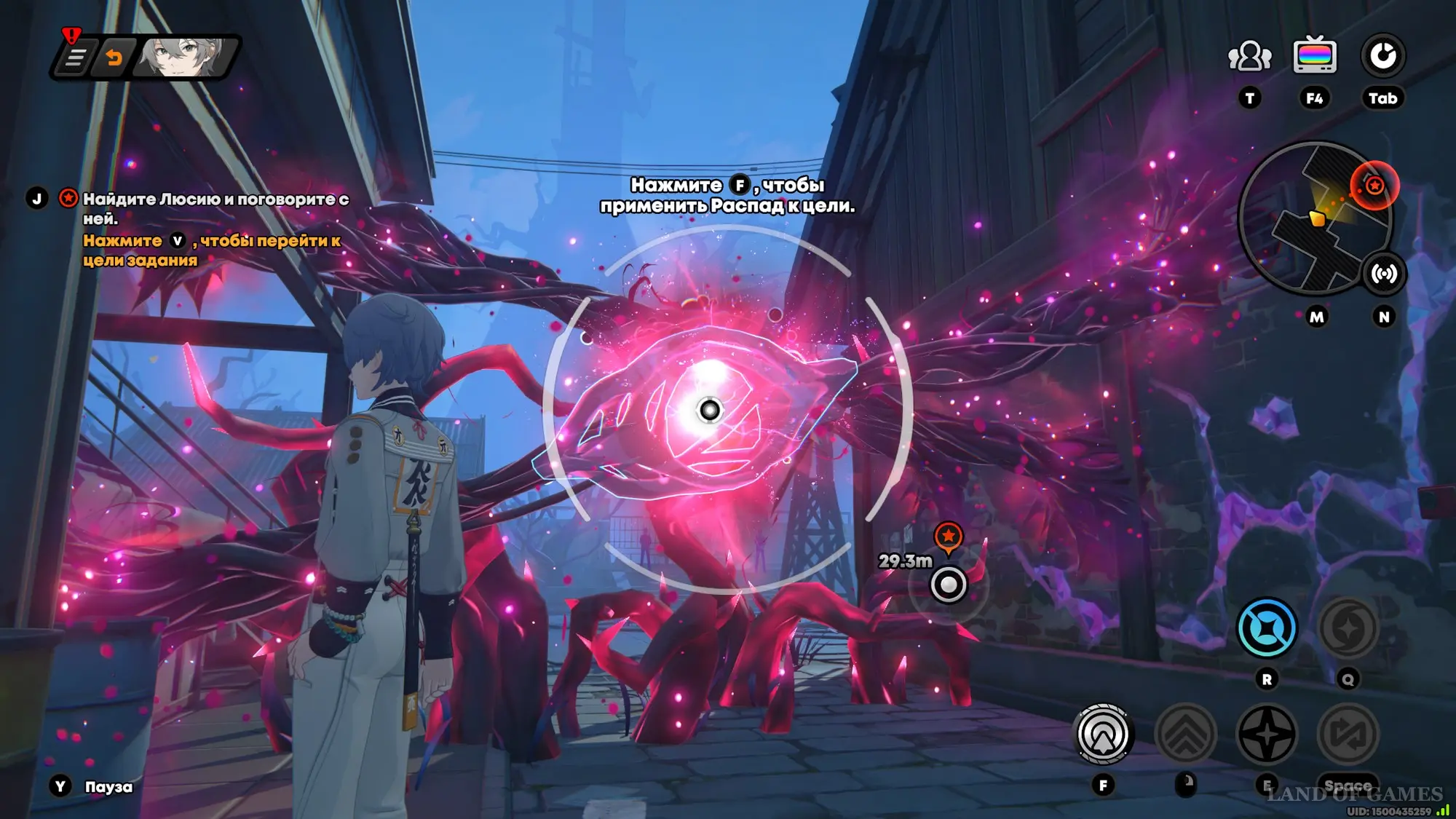Viewport: 1456px width, 819px height.
Task: Open the co-op friends icon
Action: point(1249,57)
